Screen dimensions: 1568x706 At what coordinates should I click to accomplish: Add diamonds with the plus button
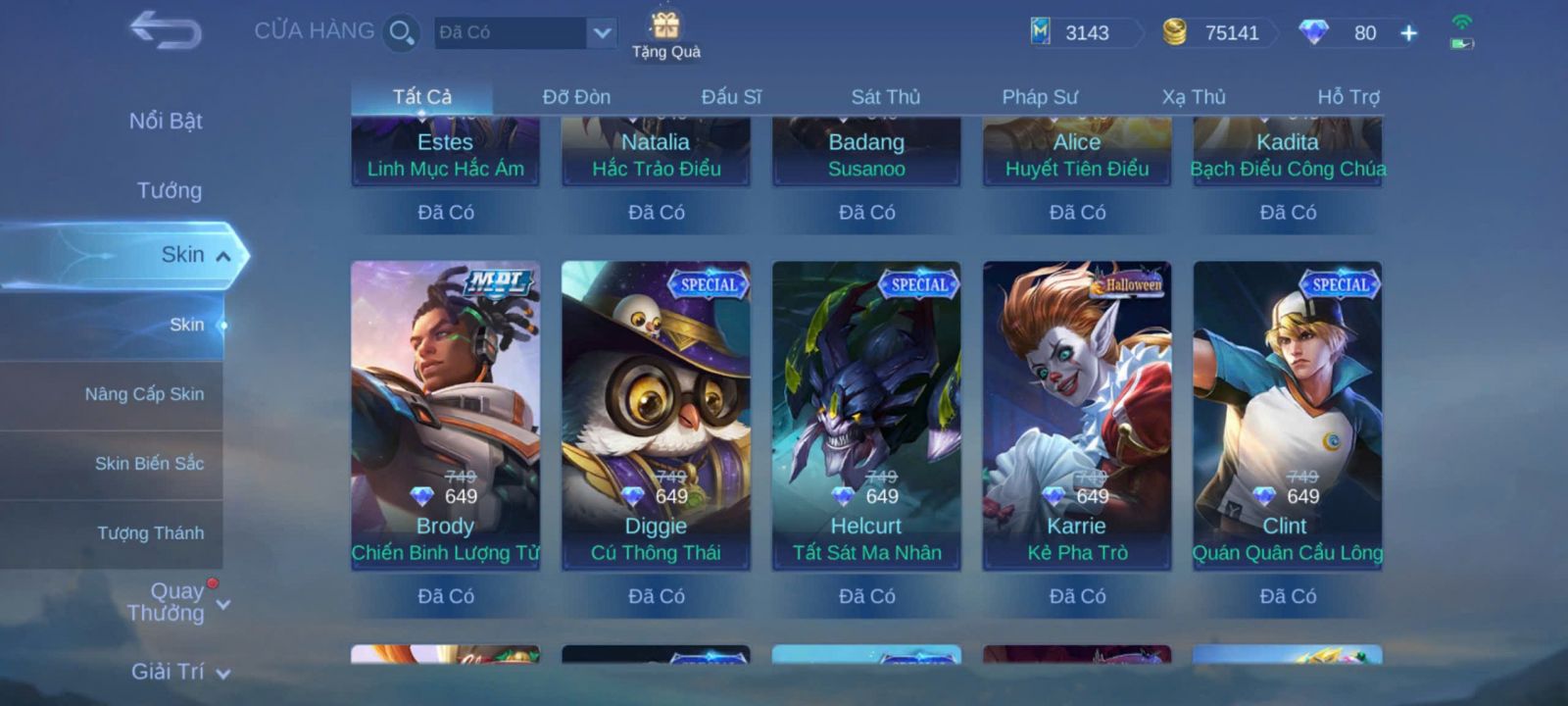[1408, 33]
